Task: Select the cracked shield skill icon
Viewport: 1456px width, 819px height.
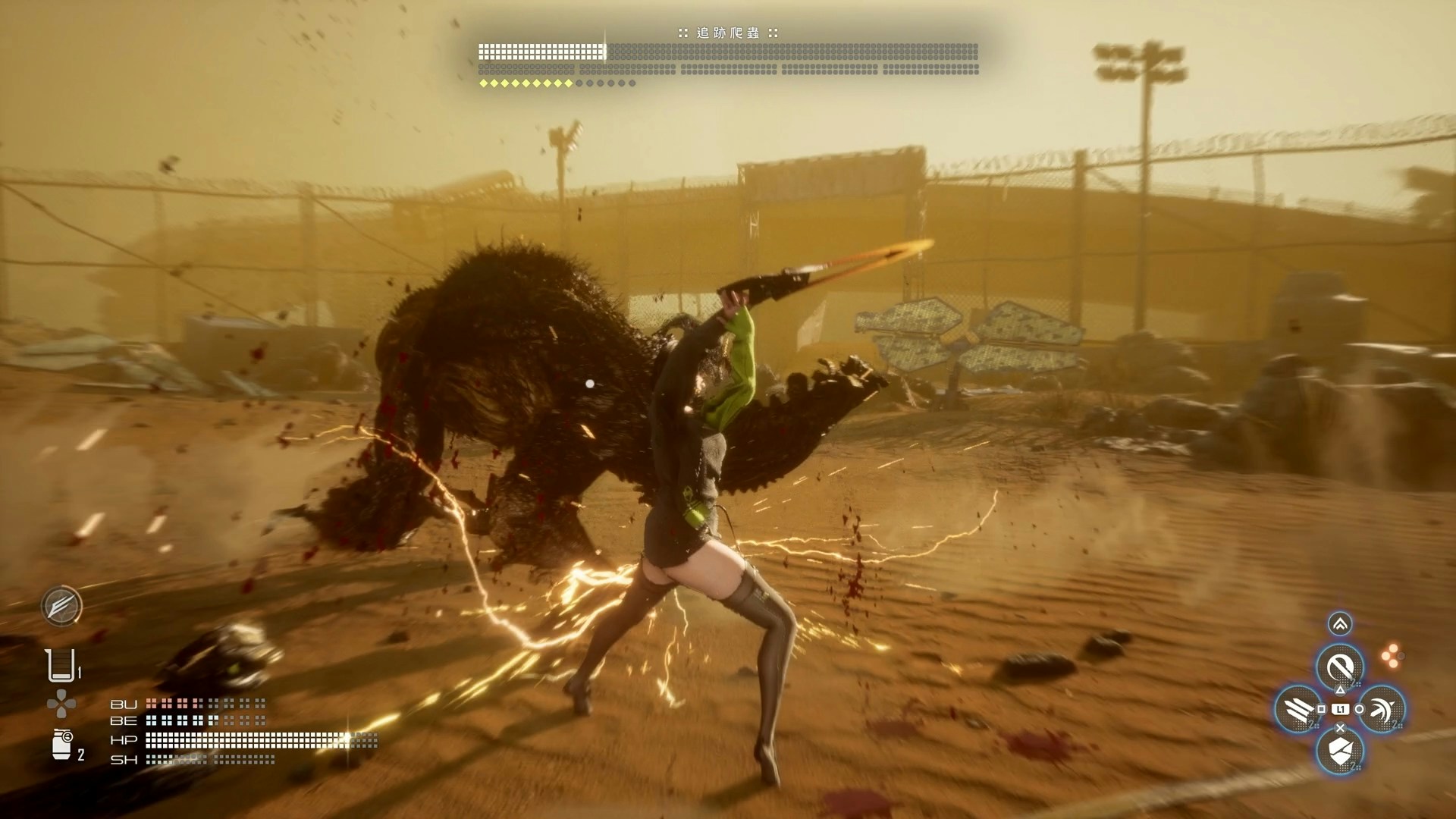Action: click(1339, 751)
